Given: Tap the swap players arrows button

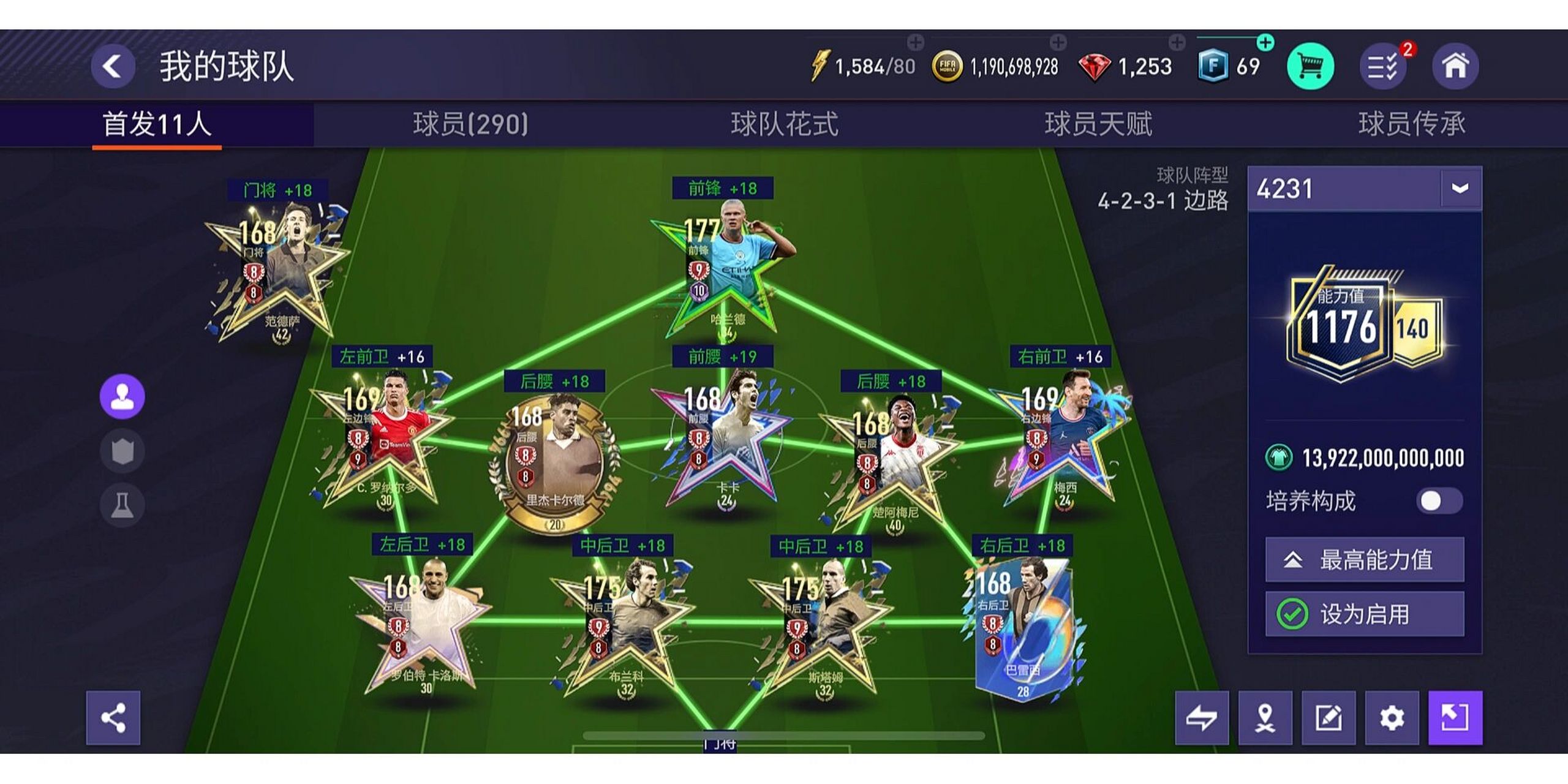Looking at the screenshot, I should click(x=1202, y=718).
